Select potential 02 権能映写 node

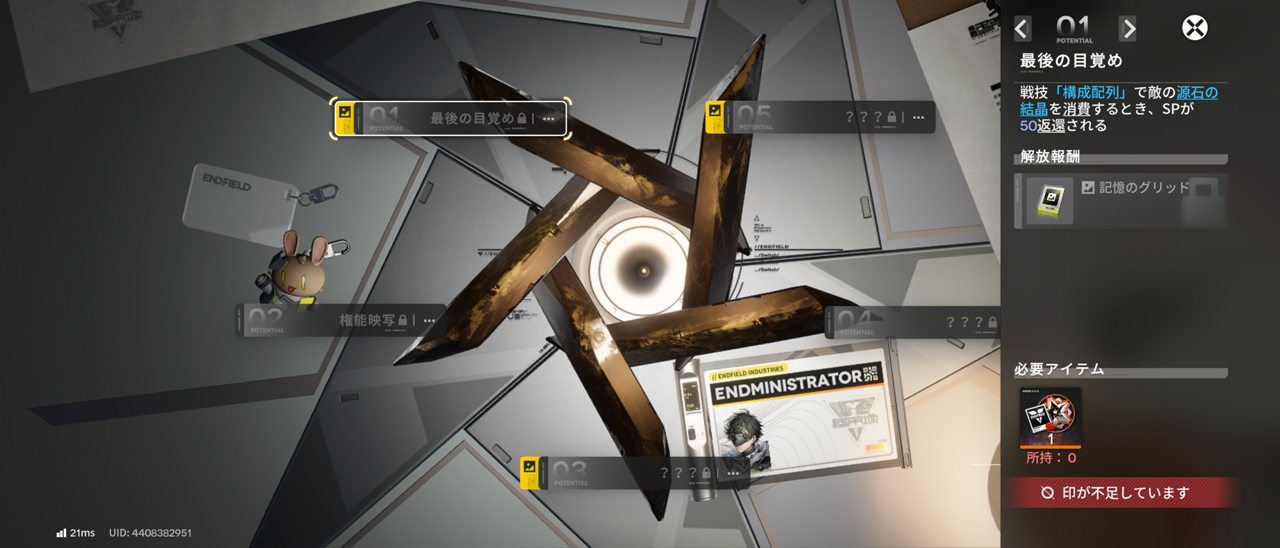pos(342,320)
